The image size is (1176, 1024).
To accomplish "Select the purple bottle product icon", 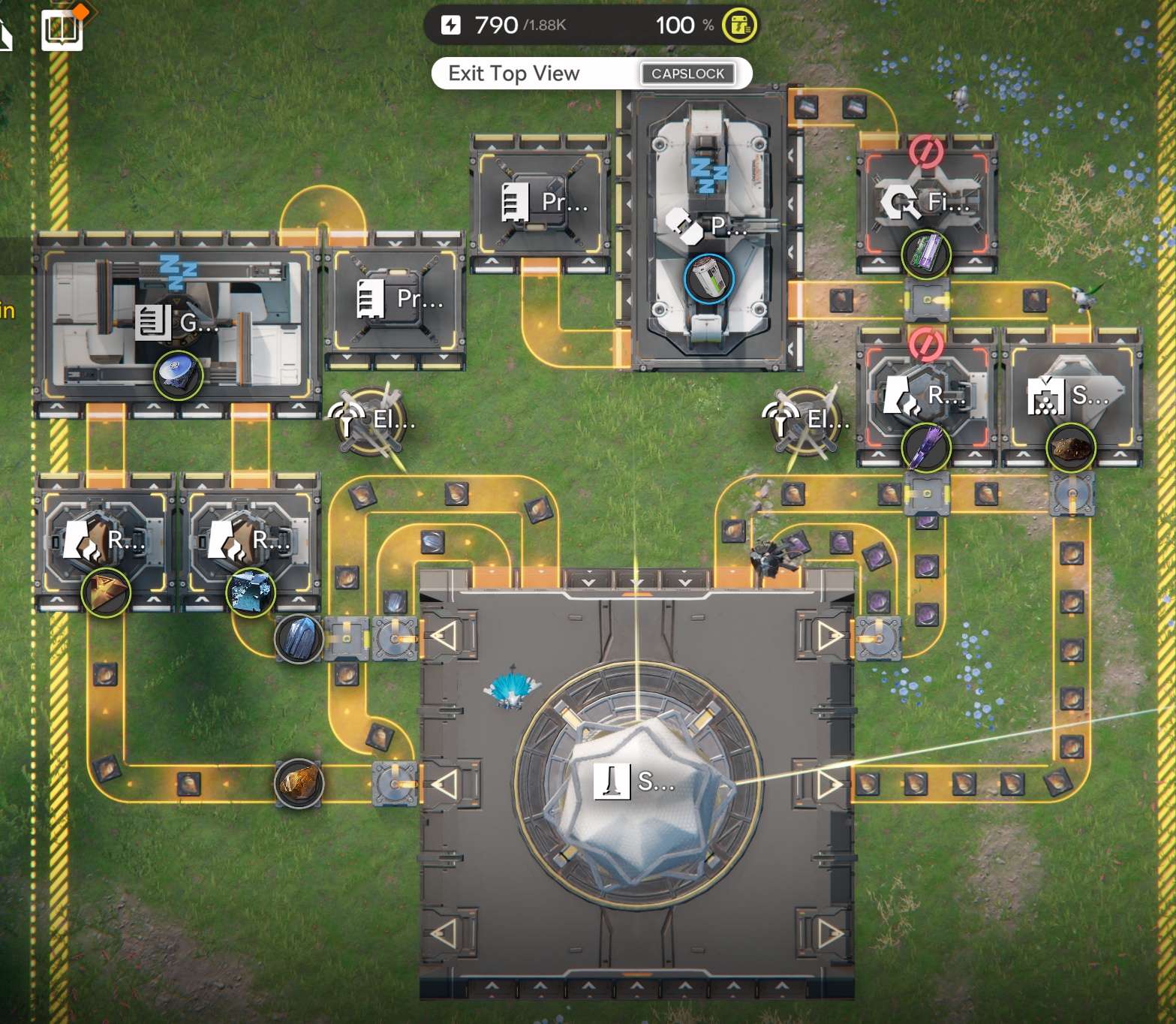I will tap(926, 254).
